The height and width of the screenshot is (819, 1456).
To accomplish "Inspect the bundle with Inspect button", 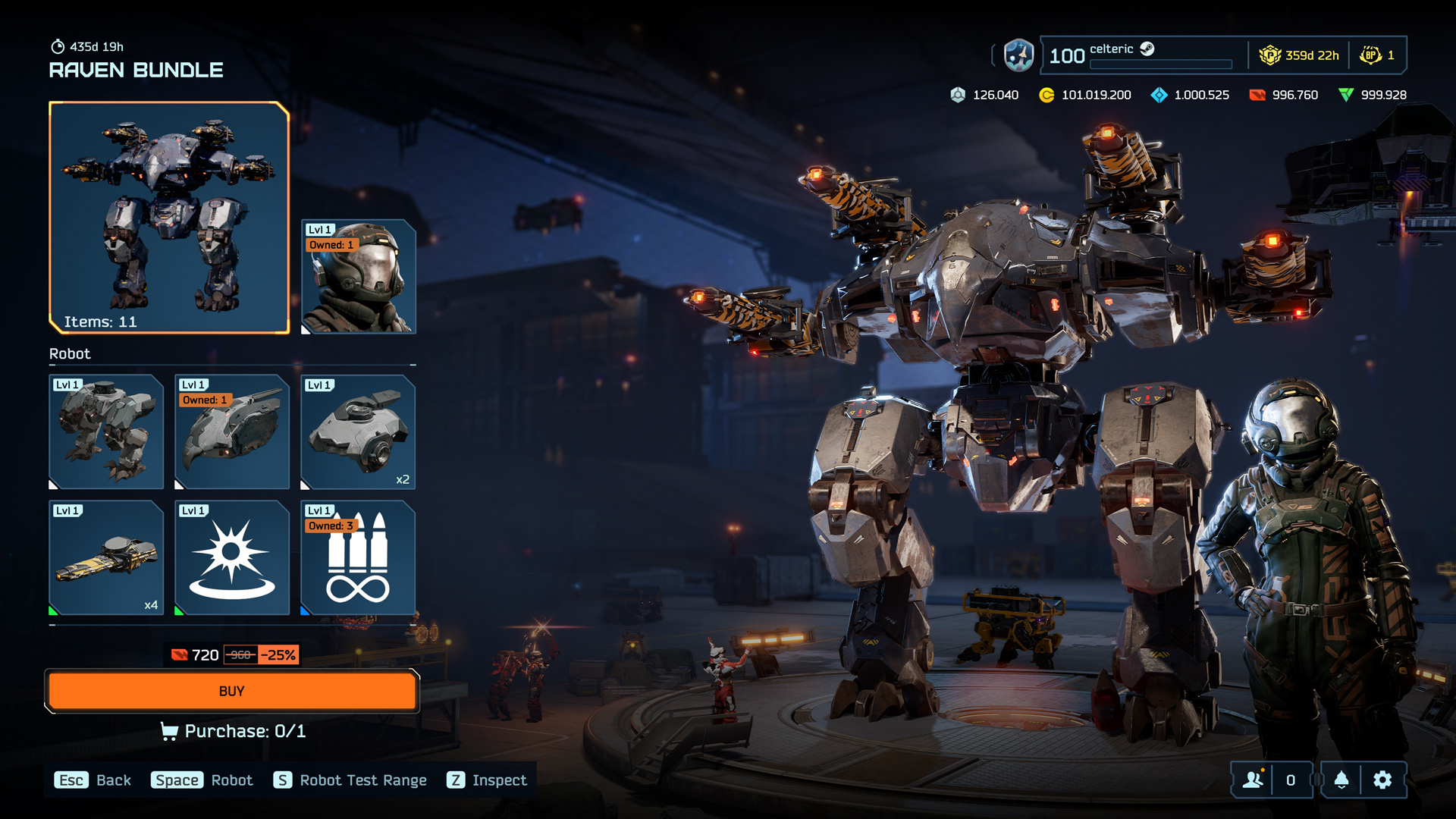I will point(487,780).
